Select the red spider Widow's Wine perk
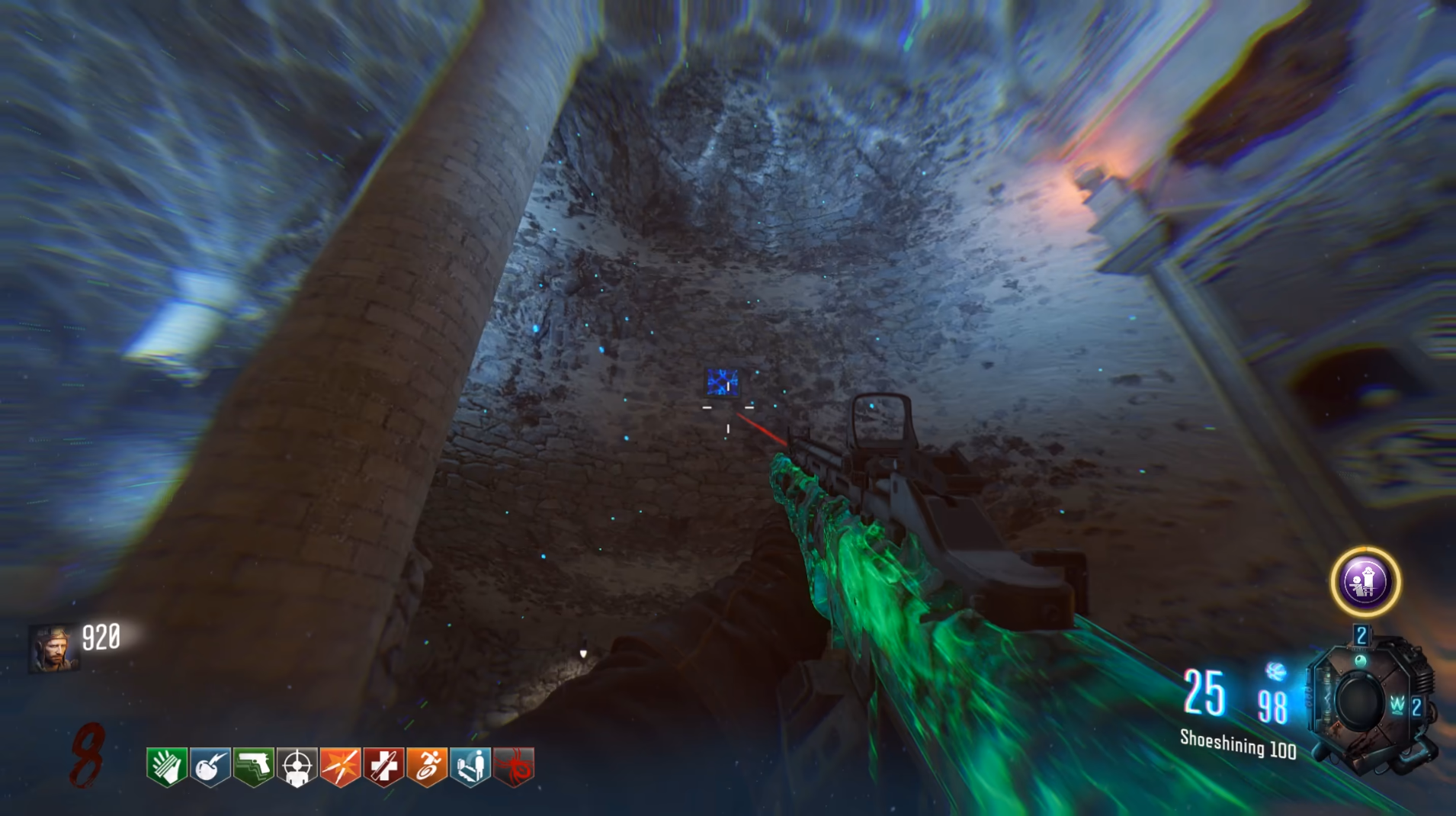This screenshot has width=1456, height=816. 515,766
